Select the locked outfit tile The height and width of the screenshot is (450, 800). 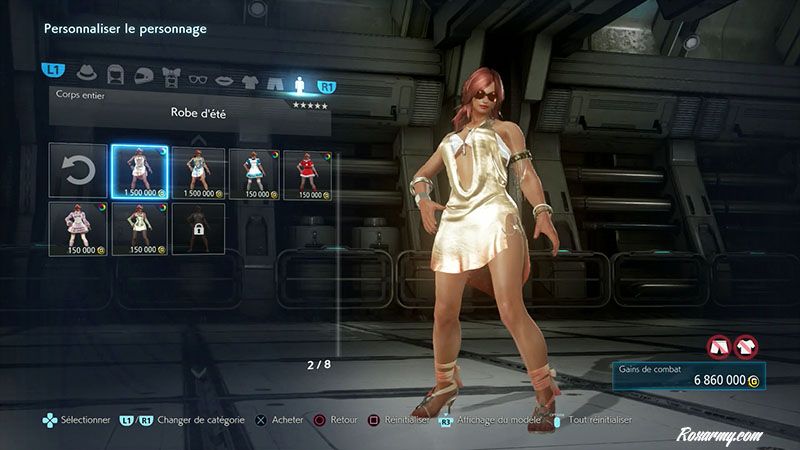[197, 228]
